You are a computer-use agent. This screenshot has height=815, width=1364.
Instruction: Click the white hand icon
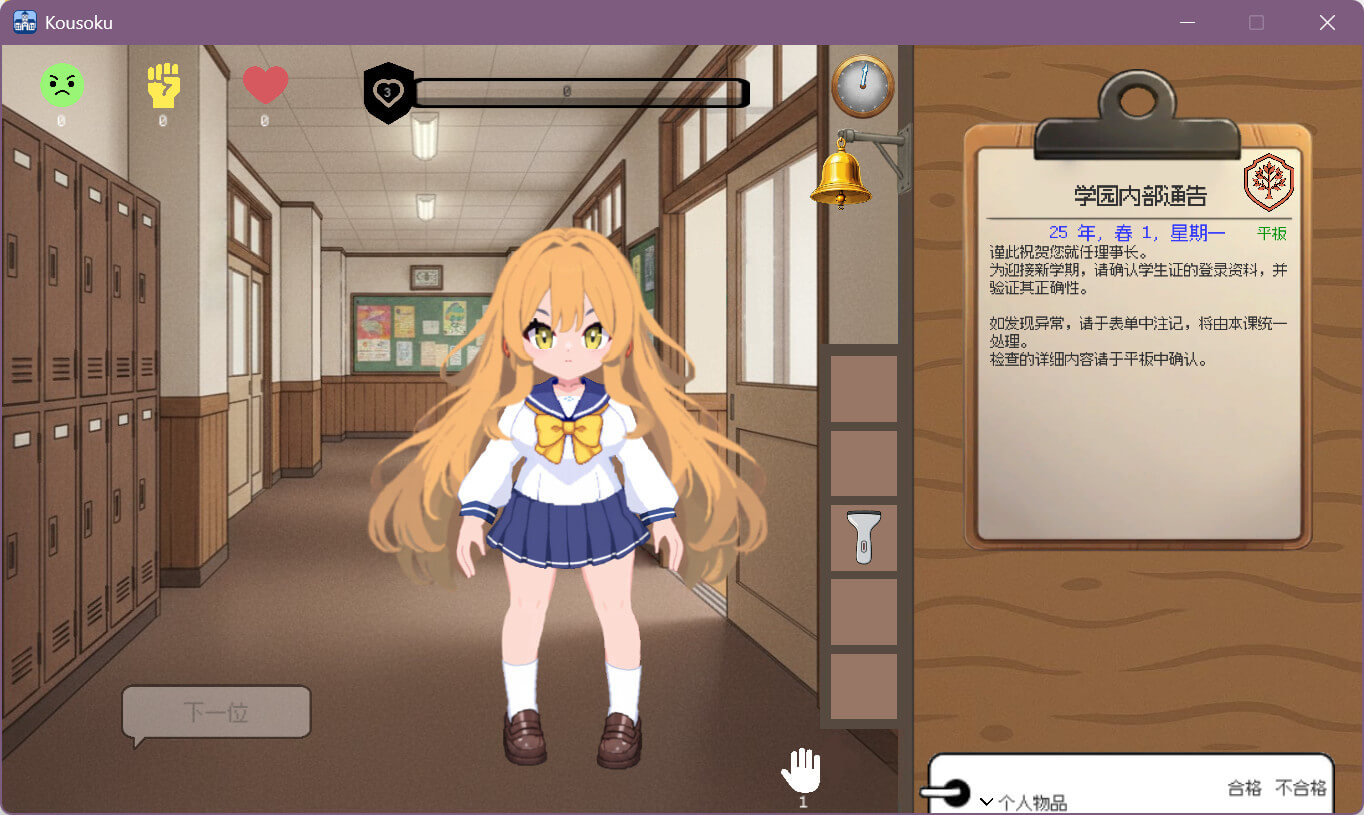click(x=801, y=771)
